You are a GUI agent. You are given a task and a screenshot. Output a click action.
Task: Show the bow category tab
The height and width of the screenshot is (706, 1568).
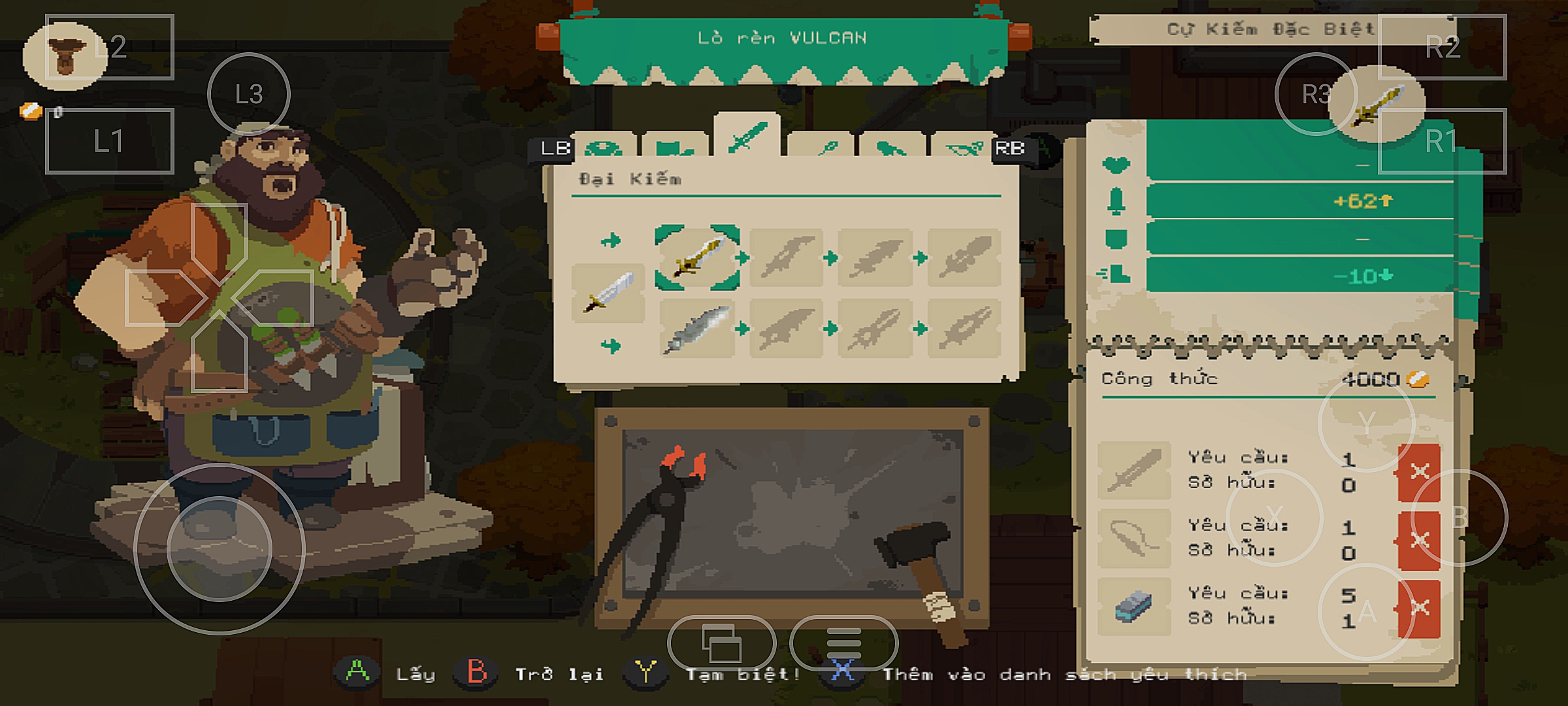tap(962, 148)
